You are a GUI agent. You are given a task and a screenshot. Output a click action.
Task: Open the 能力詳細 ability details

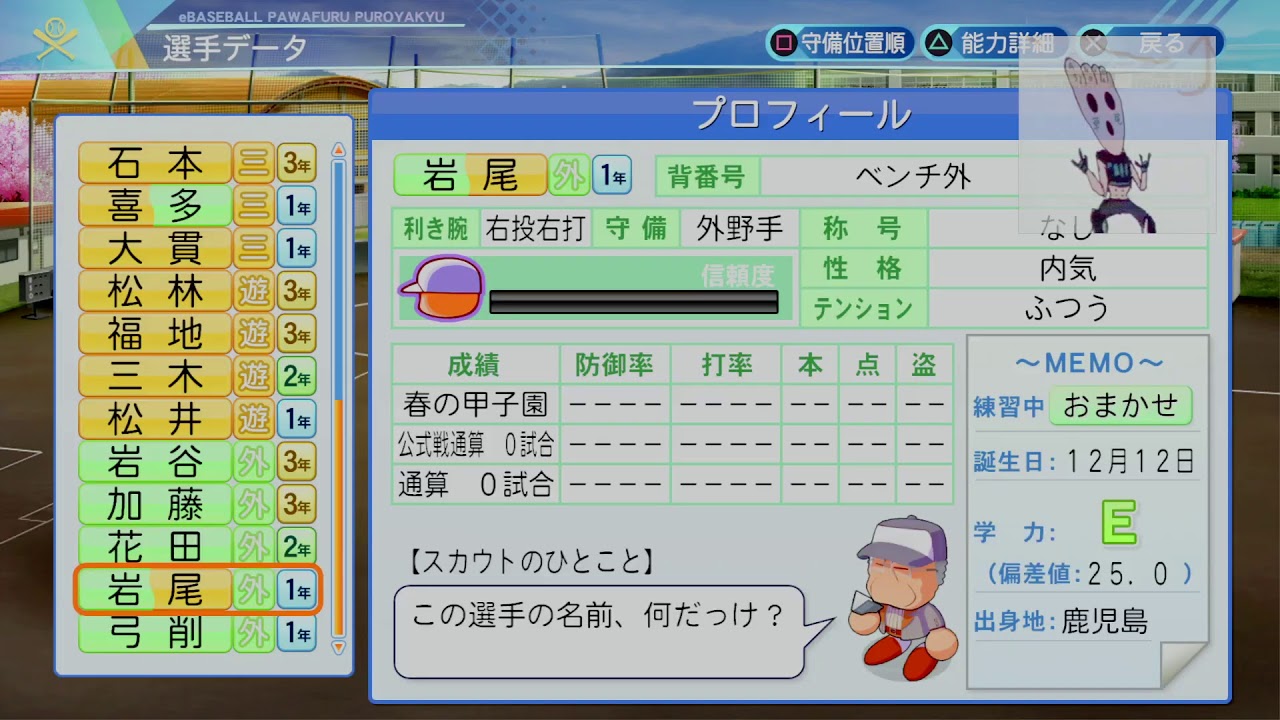click(x=993, y=43)
